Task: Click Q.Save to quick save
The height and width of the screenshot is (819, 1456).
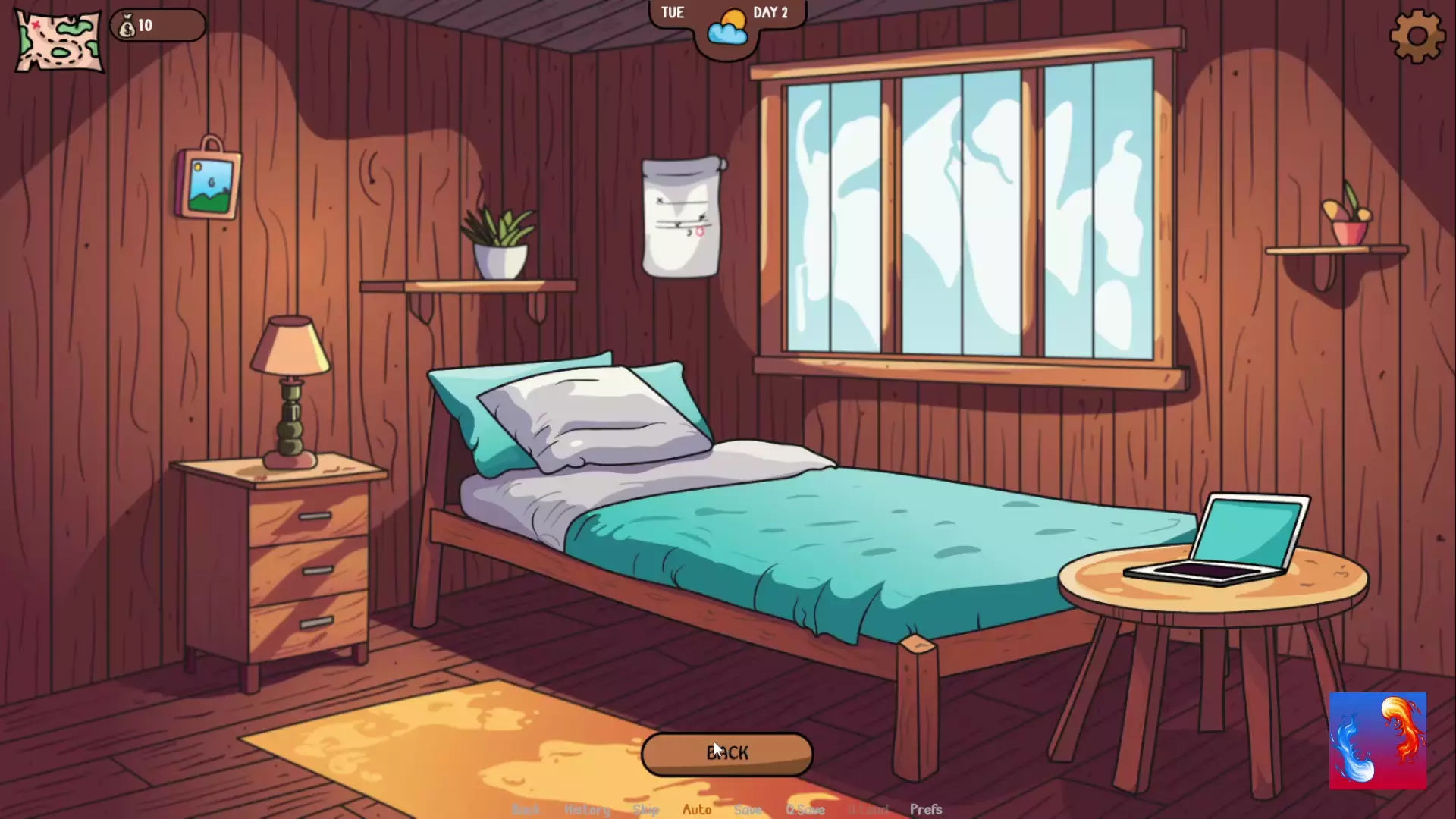Action: [805, 809]
